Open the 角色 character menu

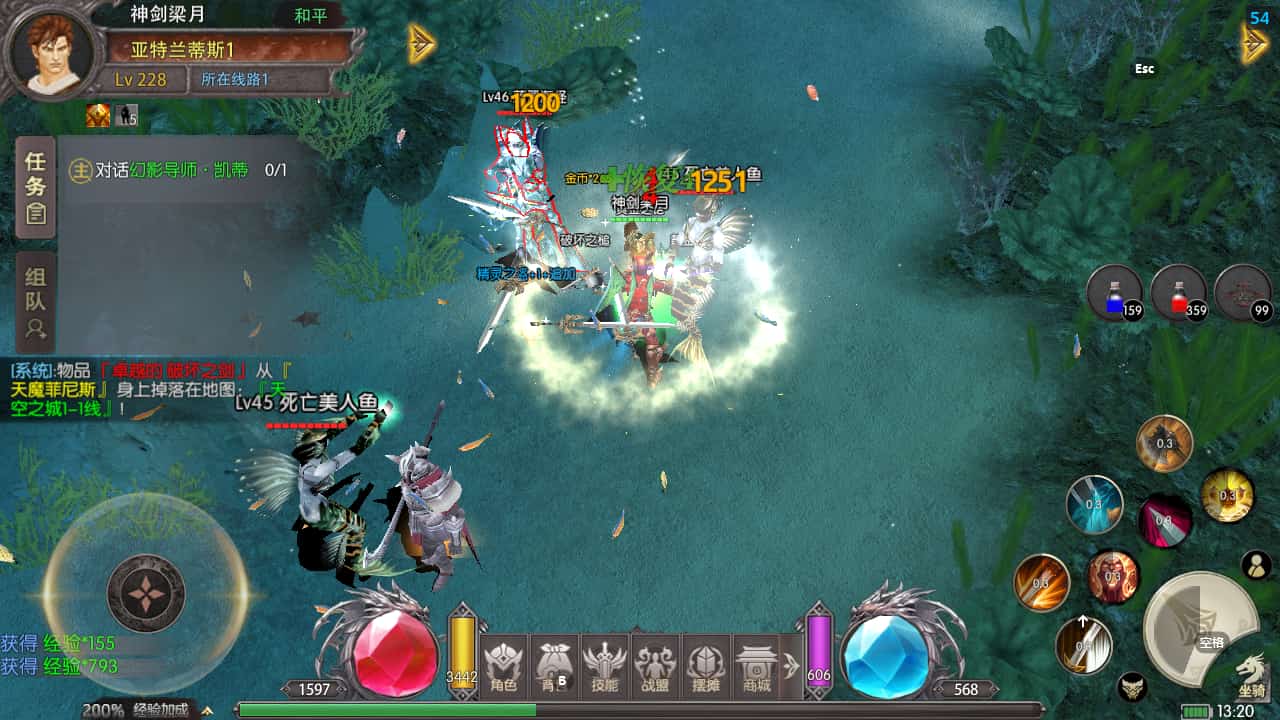[503, 668]
